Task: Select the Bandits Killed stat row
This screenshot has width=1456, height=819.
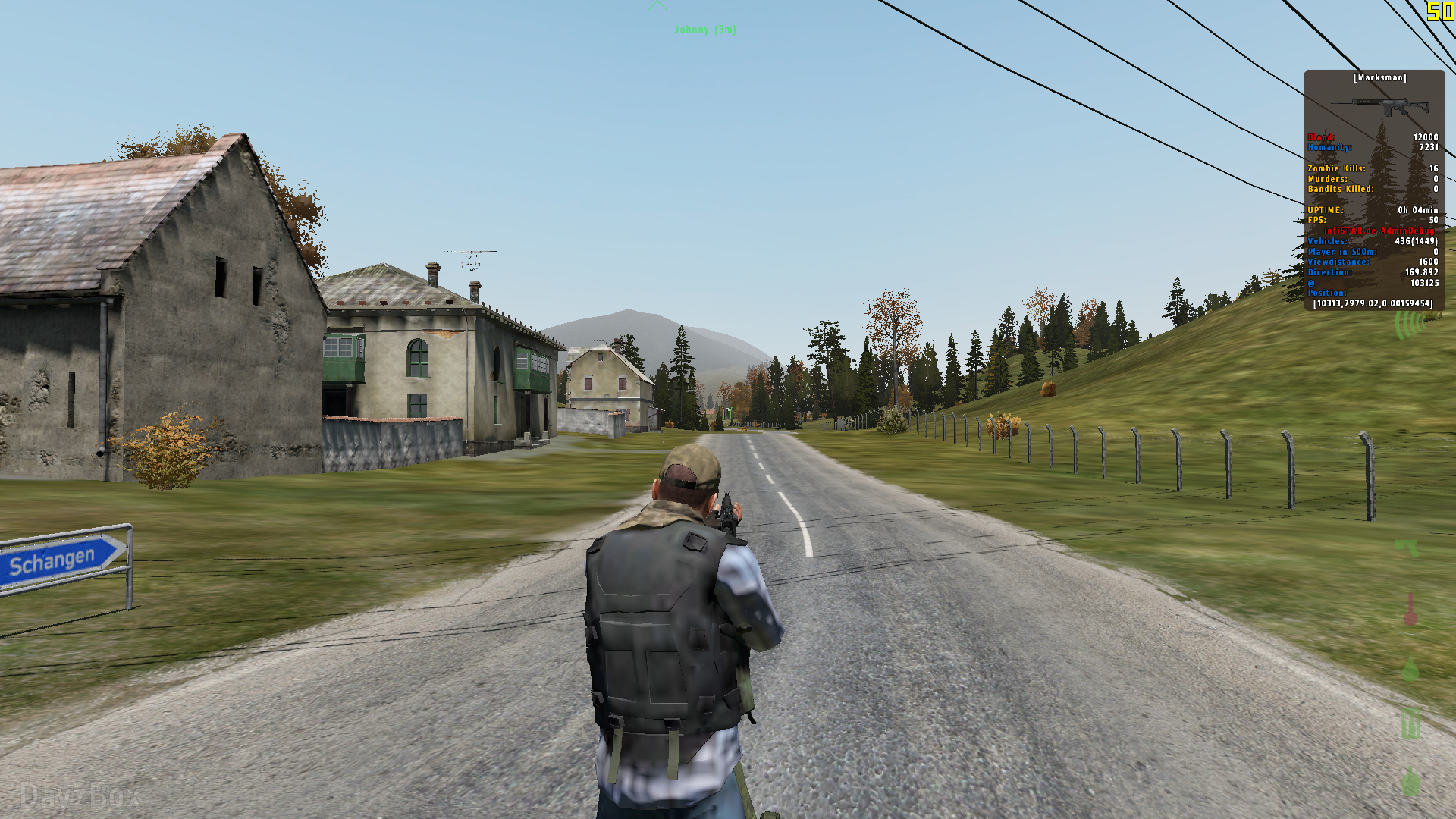Action: click(x=1340, y=189)
